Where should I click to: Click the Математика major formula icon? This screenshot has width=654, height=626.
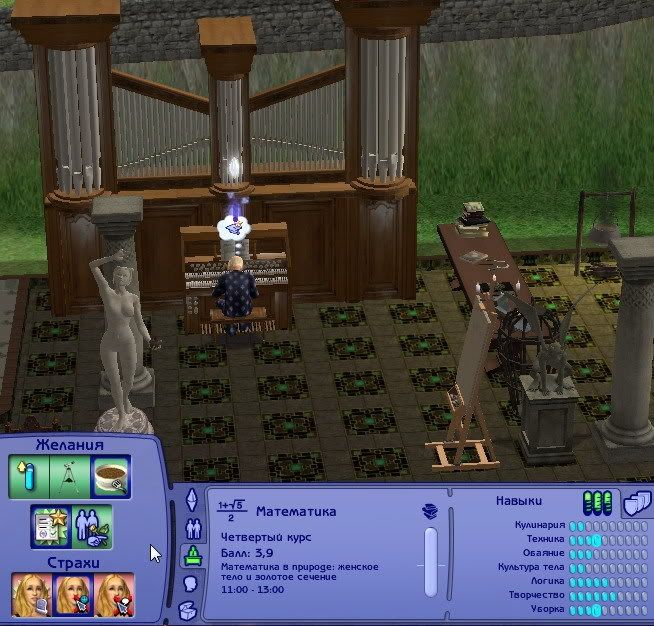tap(232, 511)
